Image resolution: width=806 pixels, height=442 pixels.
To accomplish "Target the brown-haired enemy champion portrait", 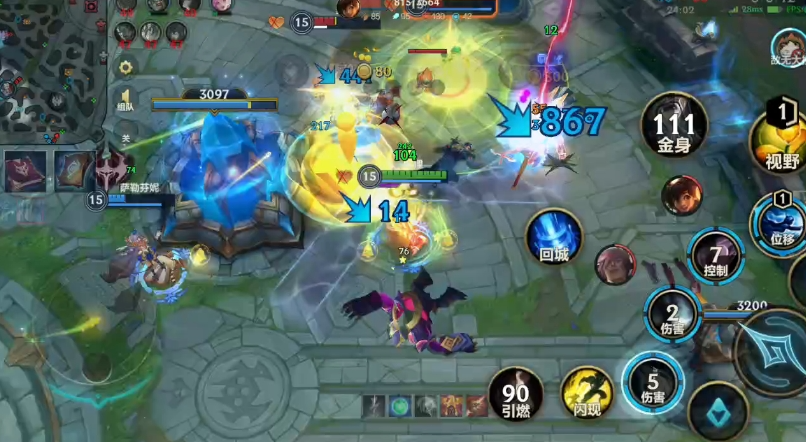I will 682,195.
